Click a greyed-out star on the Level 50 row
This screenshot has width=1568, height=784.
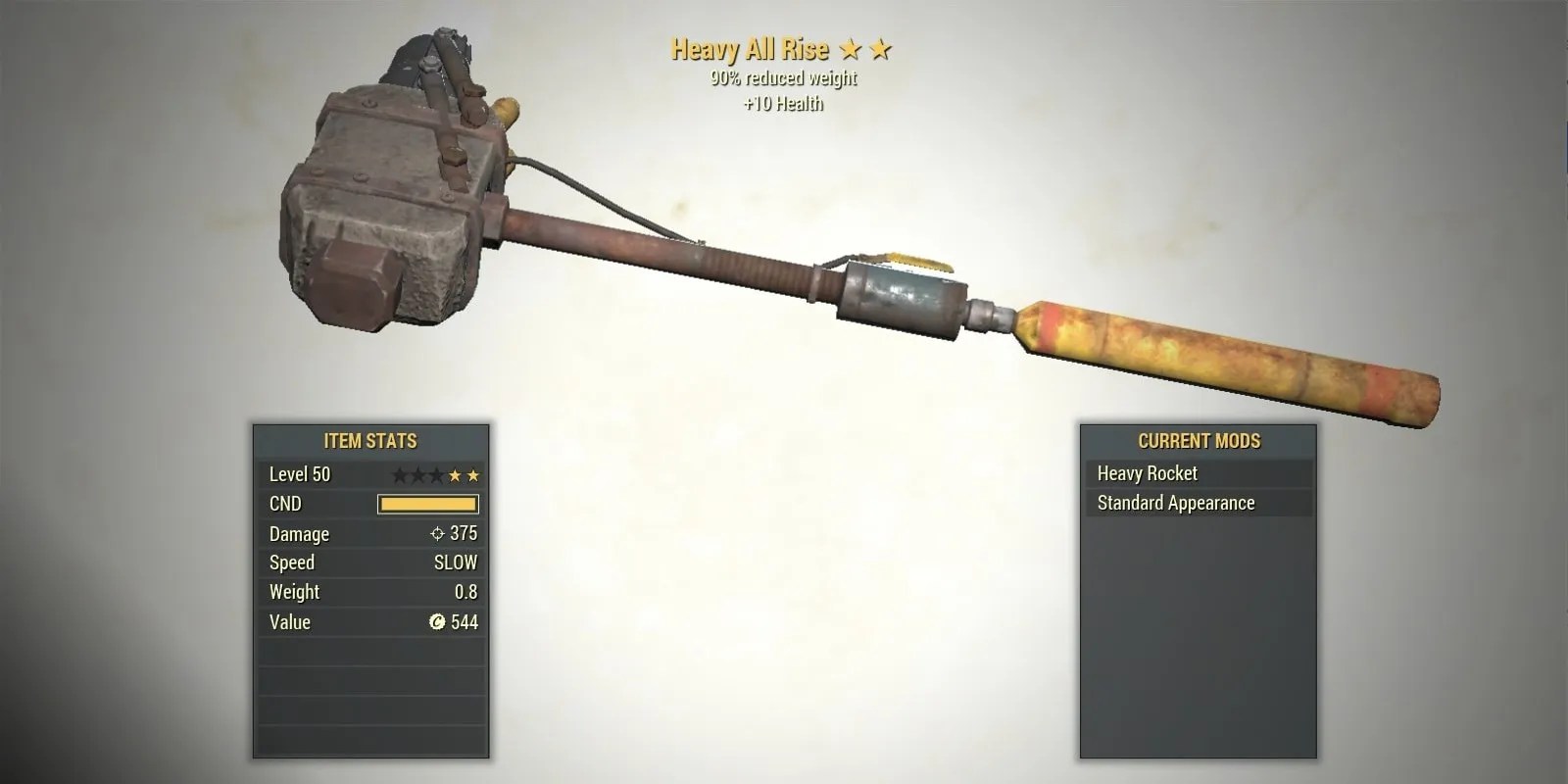[400, 474]
